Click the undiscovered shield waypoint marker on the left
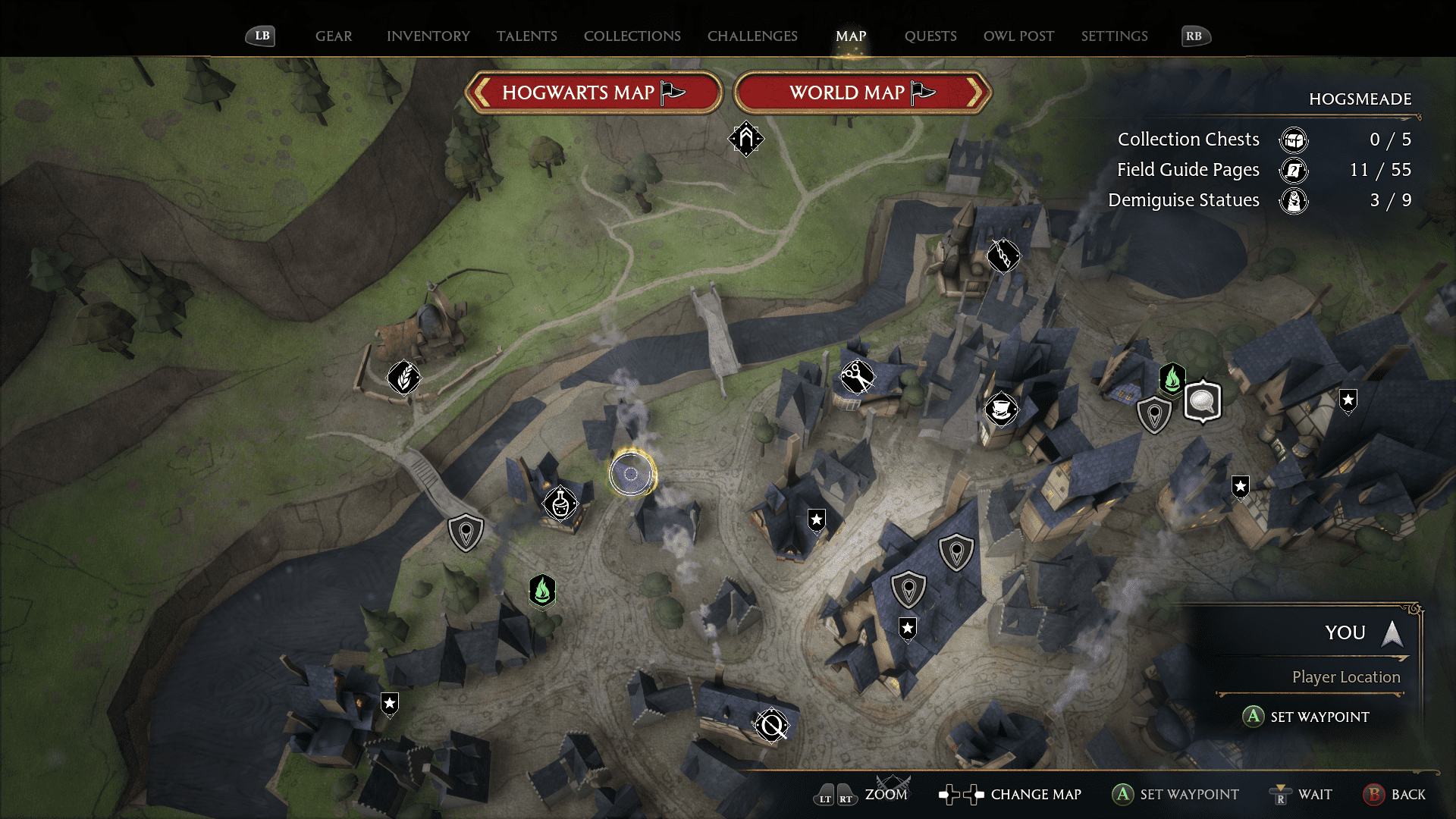This screenshot has width=1456, height=819. (466, 532)
